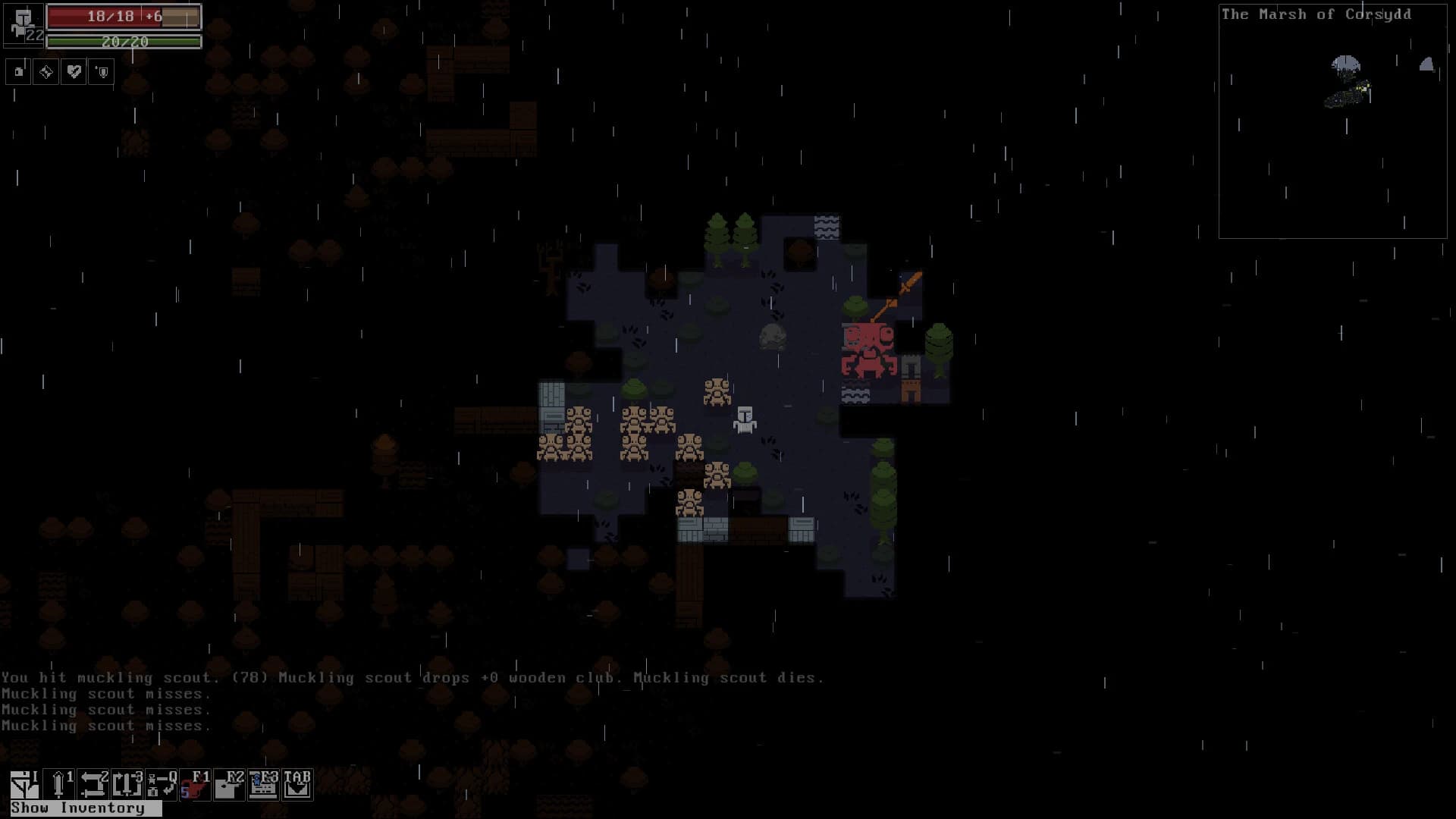Select the four-pointed star skills icon
This screenshot has height=819, width=1456.
[45, 72]
